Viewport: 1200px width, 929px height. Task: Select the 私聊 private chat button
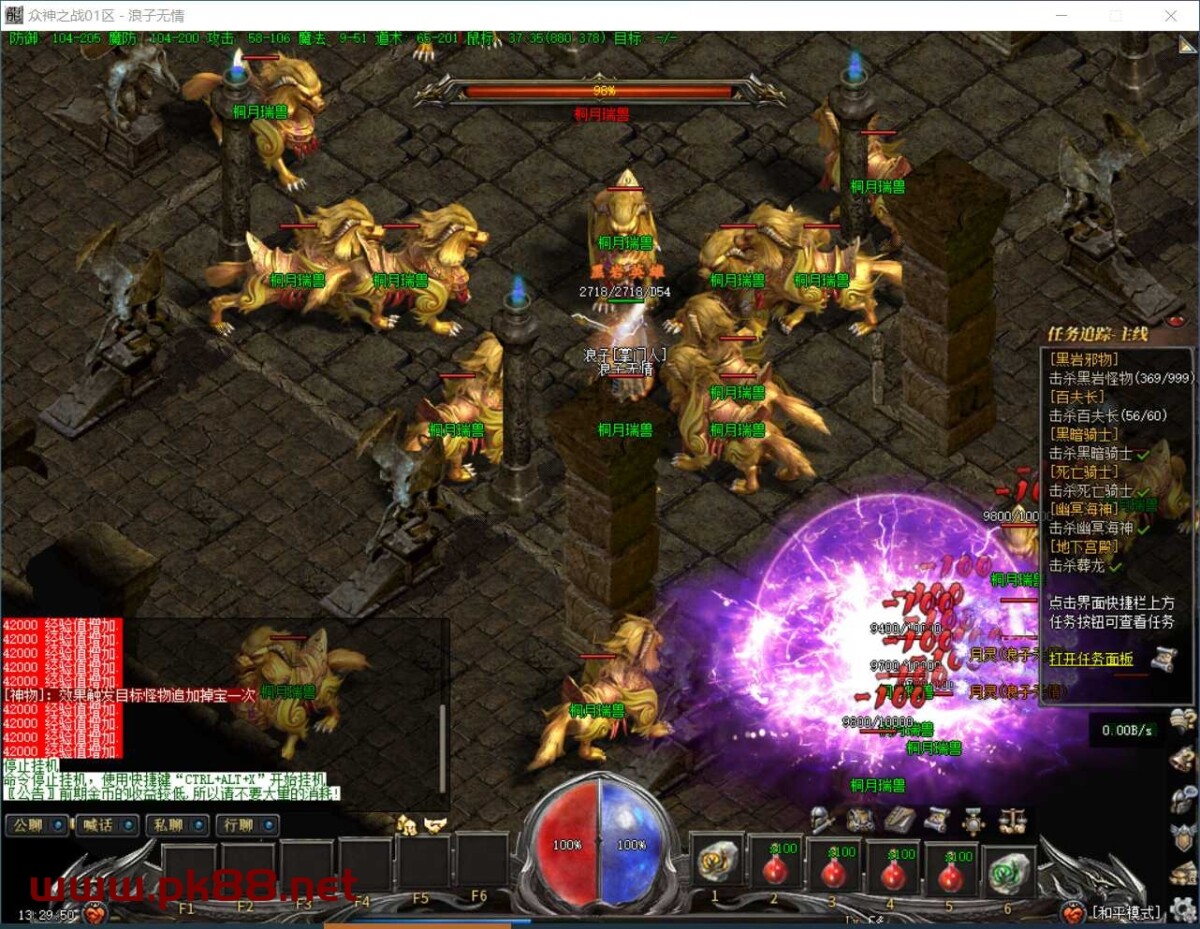pyautogui.click(x=177, y=825)
